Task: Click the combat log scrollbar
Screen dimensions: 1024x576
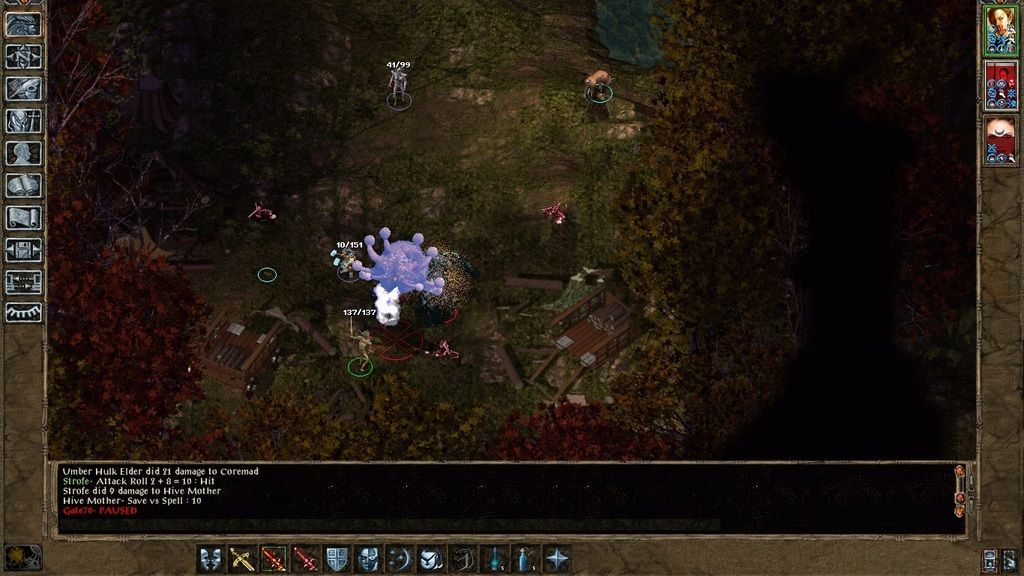Action: pos(961,496)
